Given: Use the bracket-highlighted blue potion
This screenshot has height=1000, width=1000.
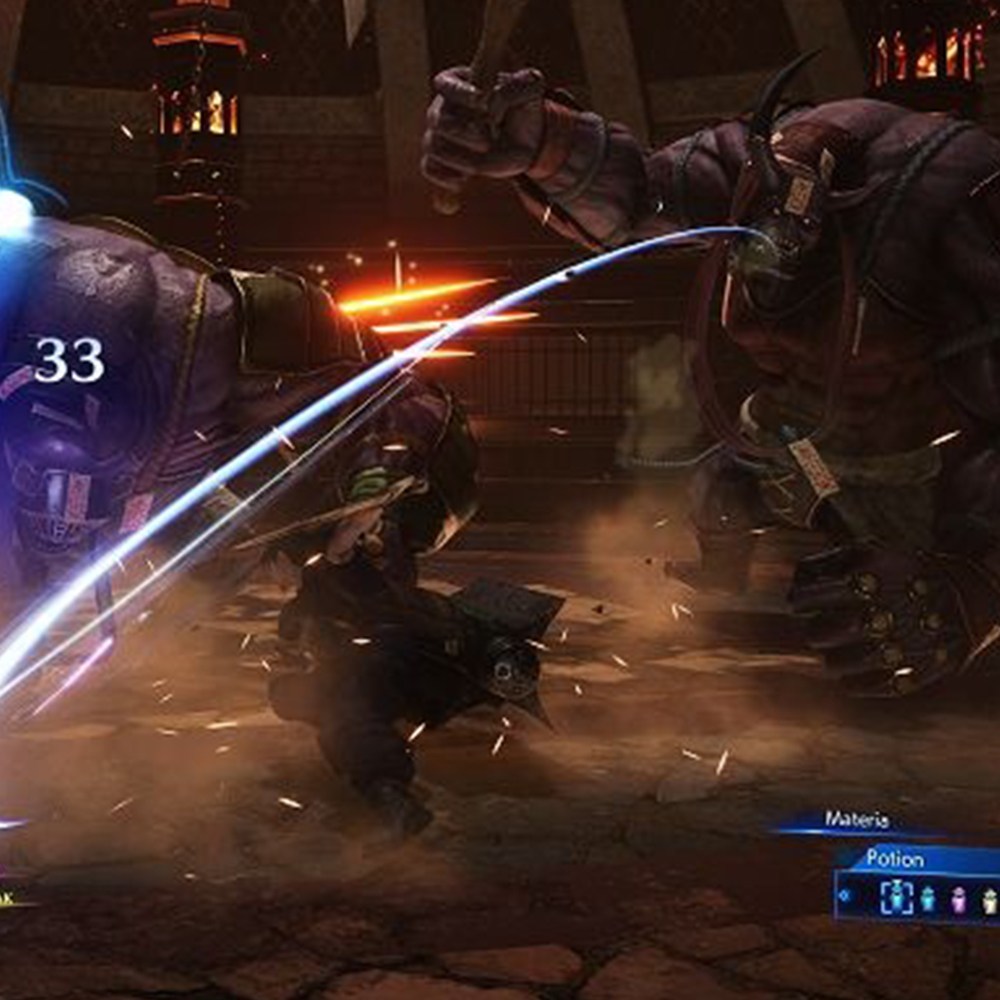Looking at the screenshot, I should click(x=896, y=897).
